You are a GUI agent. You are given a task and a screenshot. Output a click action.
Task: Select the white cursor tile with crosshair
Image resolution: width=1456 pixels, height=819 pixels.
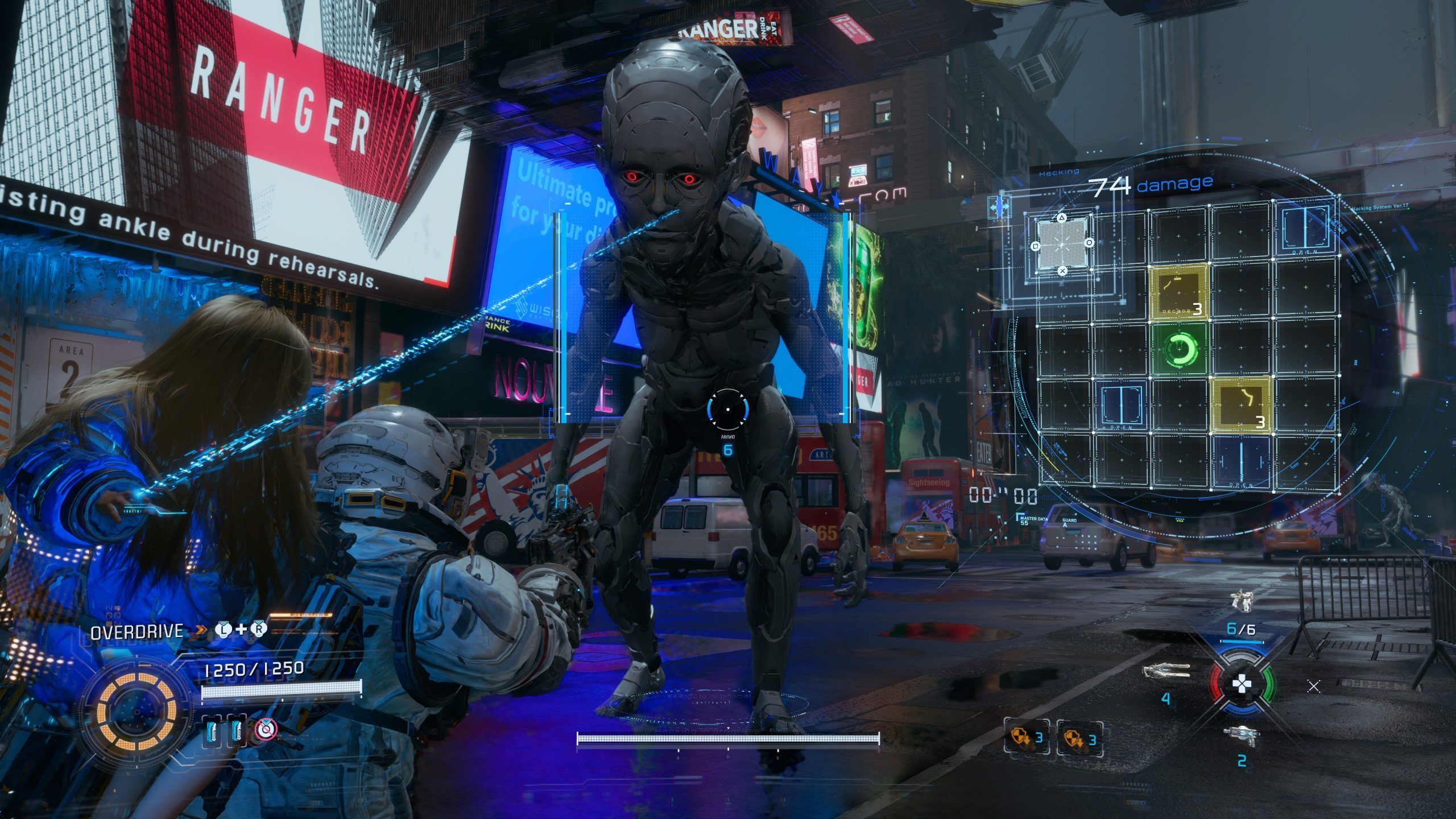[x=1062, y=245]
